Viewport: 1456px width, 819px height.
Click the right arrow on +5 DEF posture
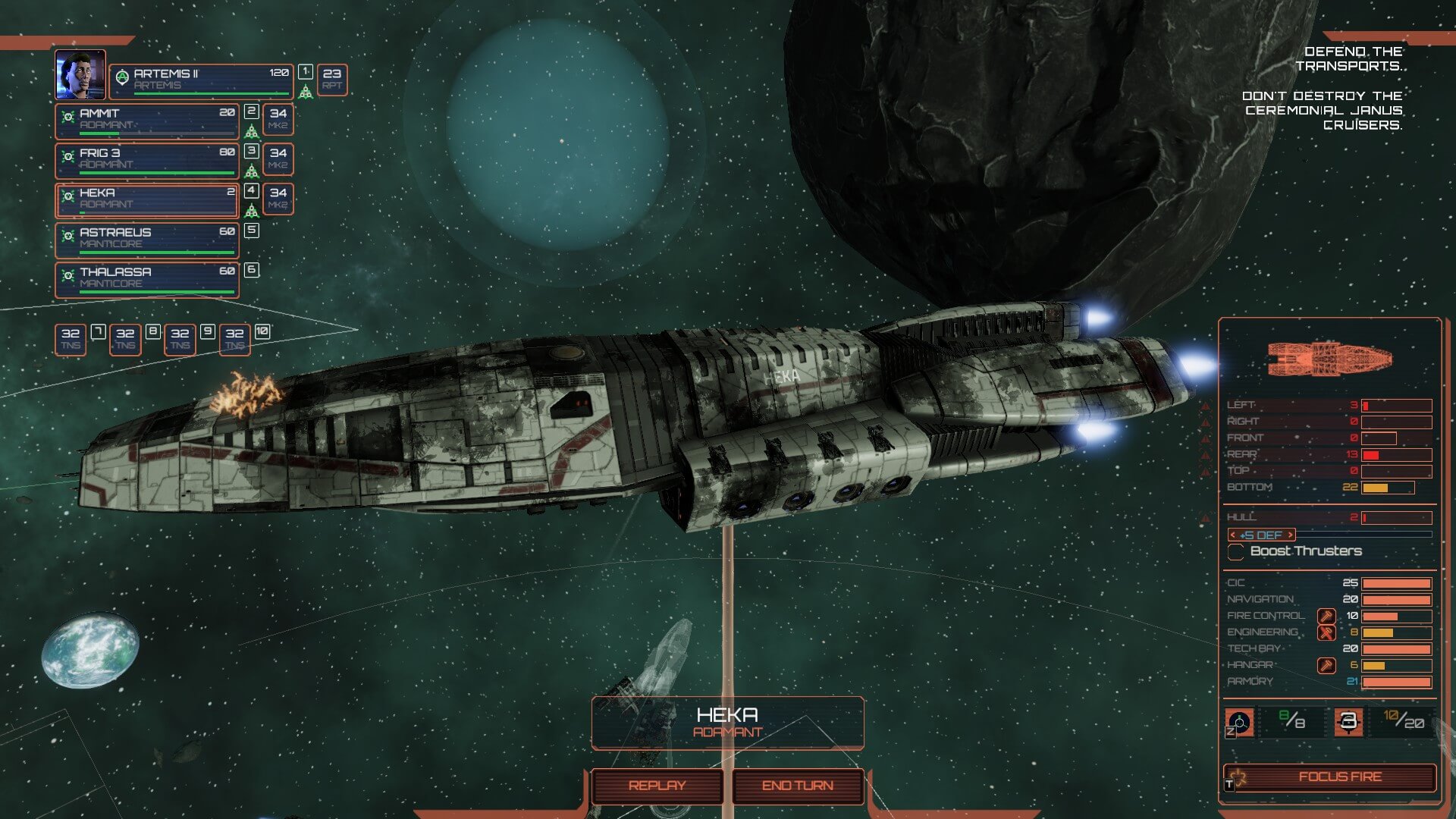[x=1290, y=535]
